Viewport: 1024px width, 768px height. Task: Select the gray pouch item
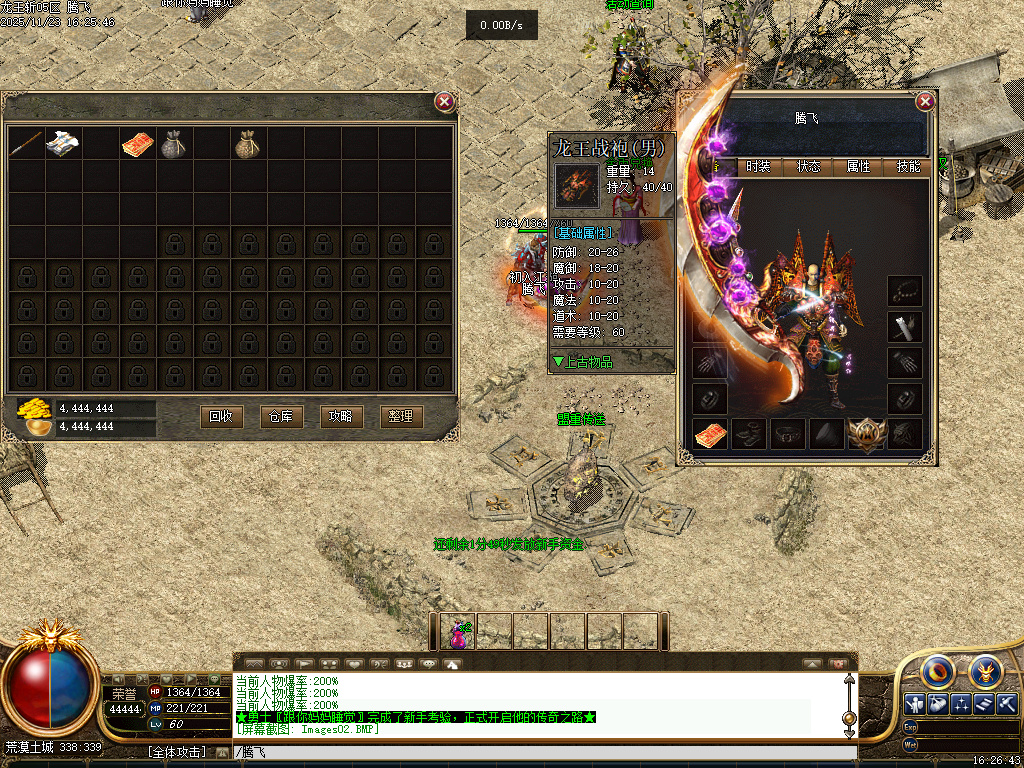coord(174,145)
